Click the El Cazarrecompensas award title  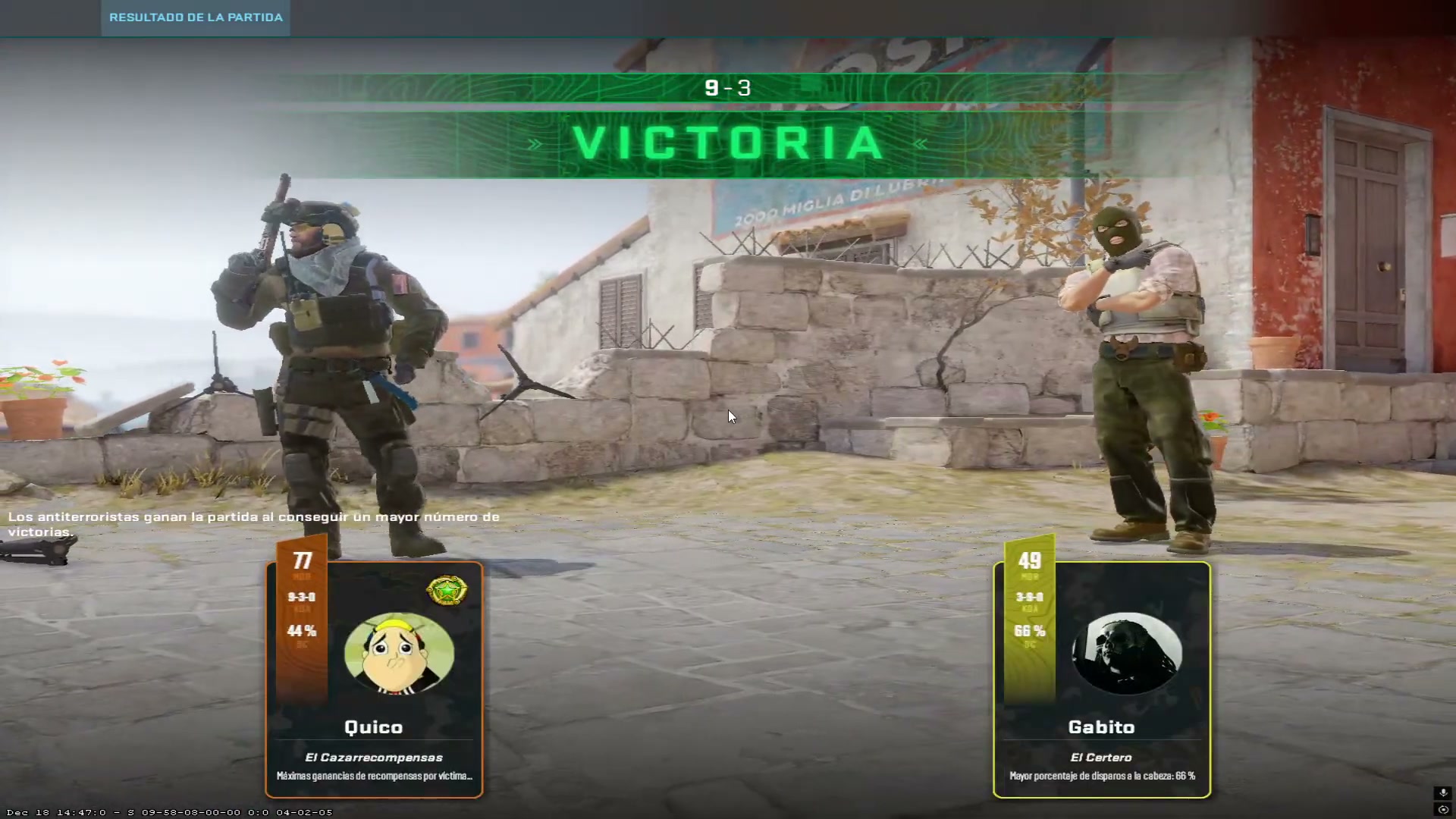tap(373, 757)
